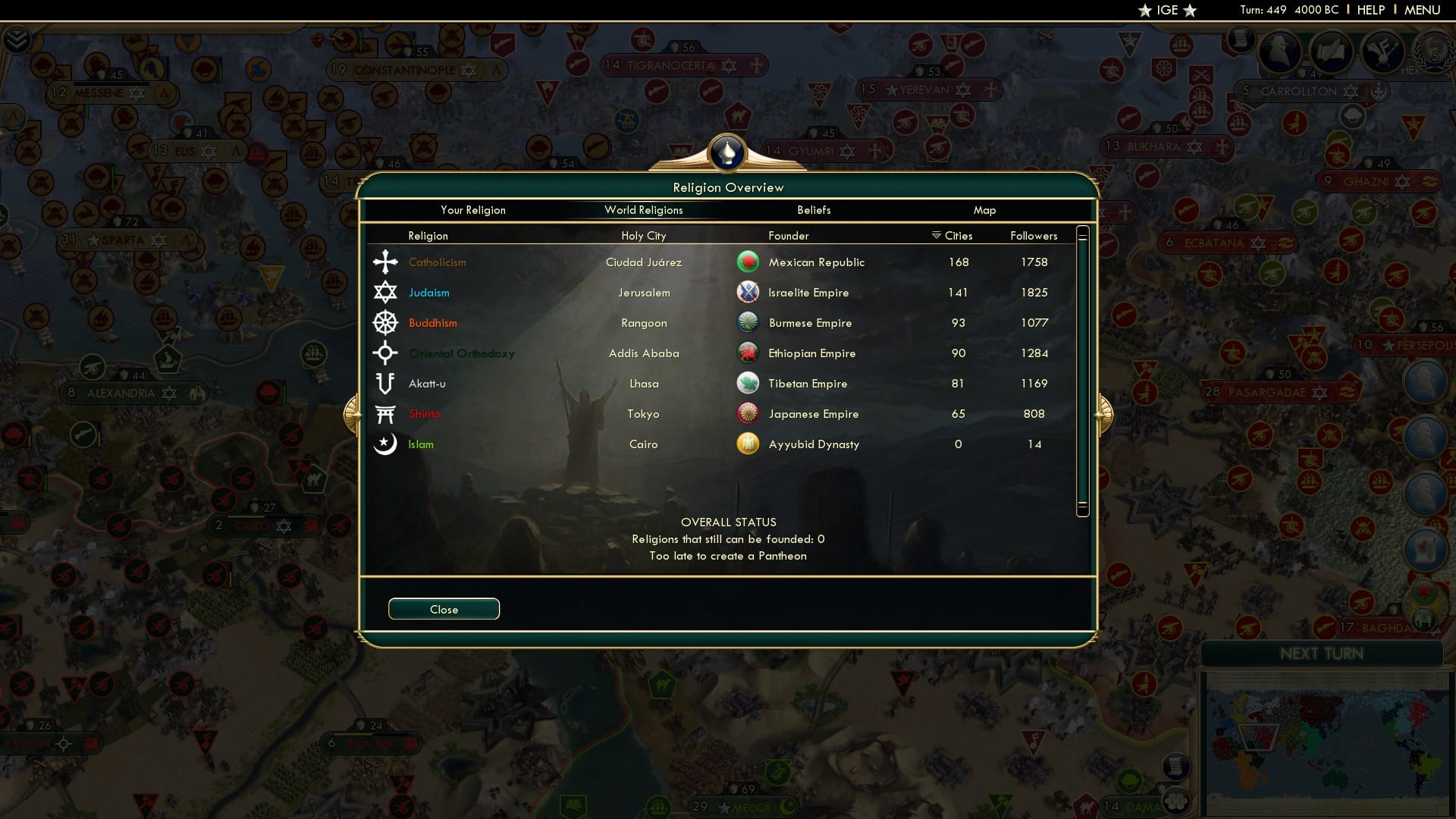1456x819 pixels.
Task: Click the Close button
Action: click(x=444, y=609)
